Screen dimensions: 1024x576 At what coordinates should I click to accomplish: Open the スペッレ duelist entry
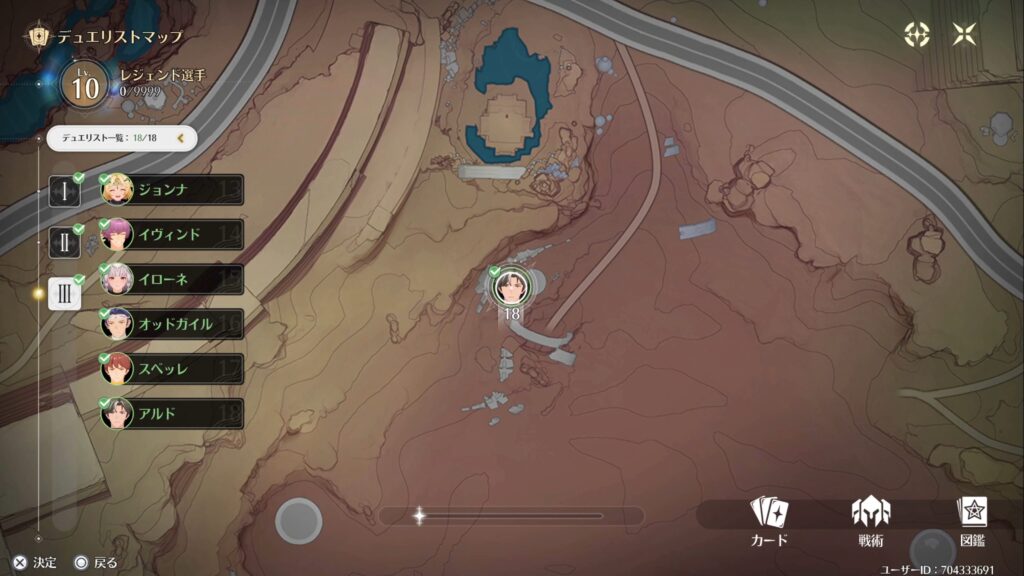point(172,369)
